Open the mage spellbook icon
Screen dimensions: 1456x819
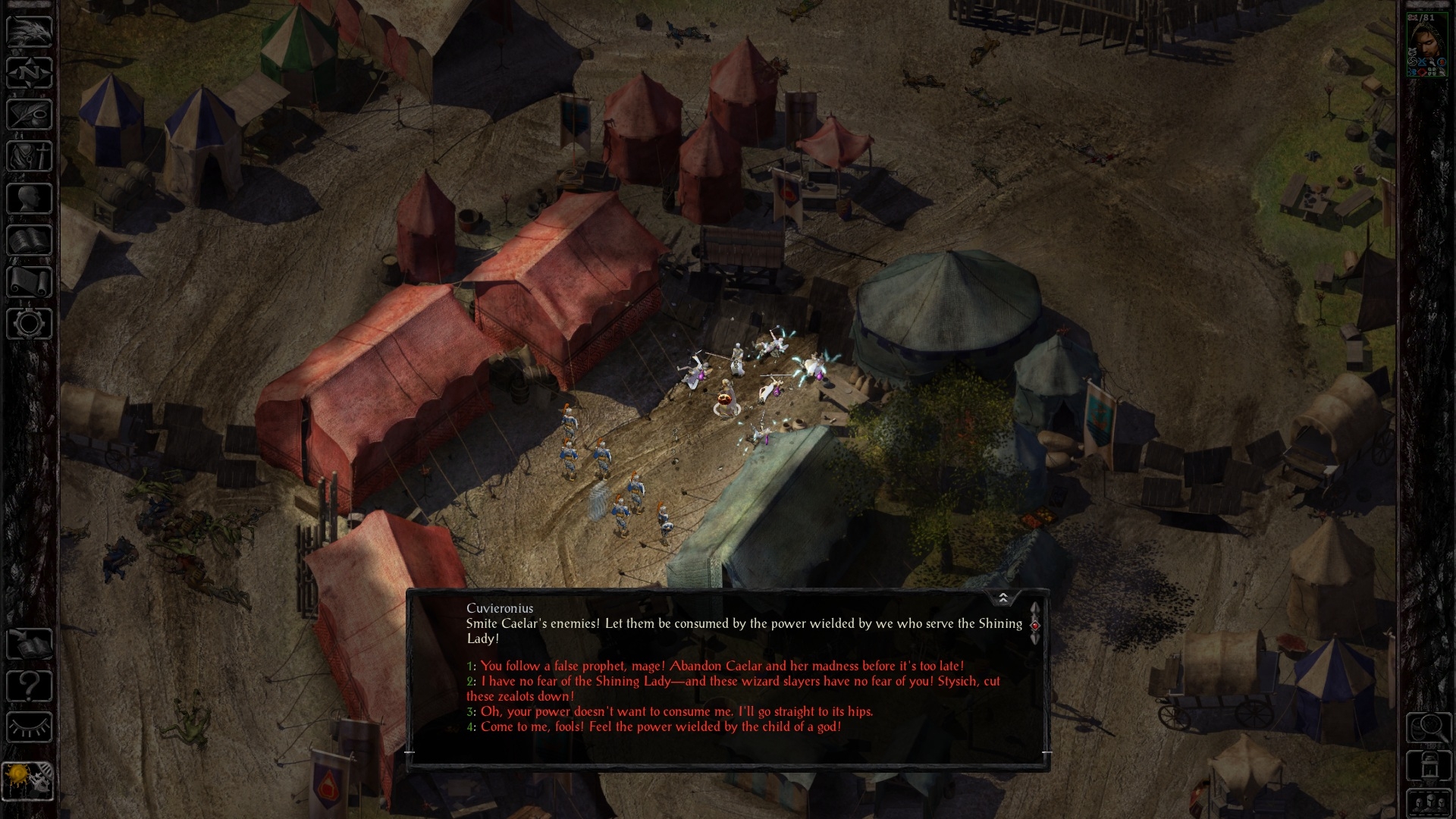point(30,240)
